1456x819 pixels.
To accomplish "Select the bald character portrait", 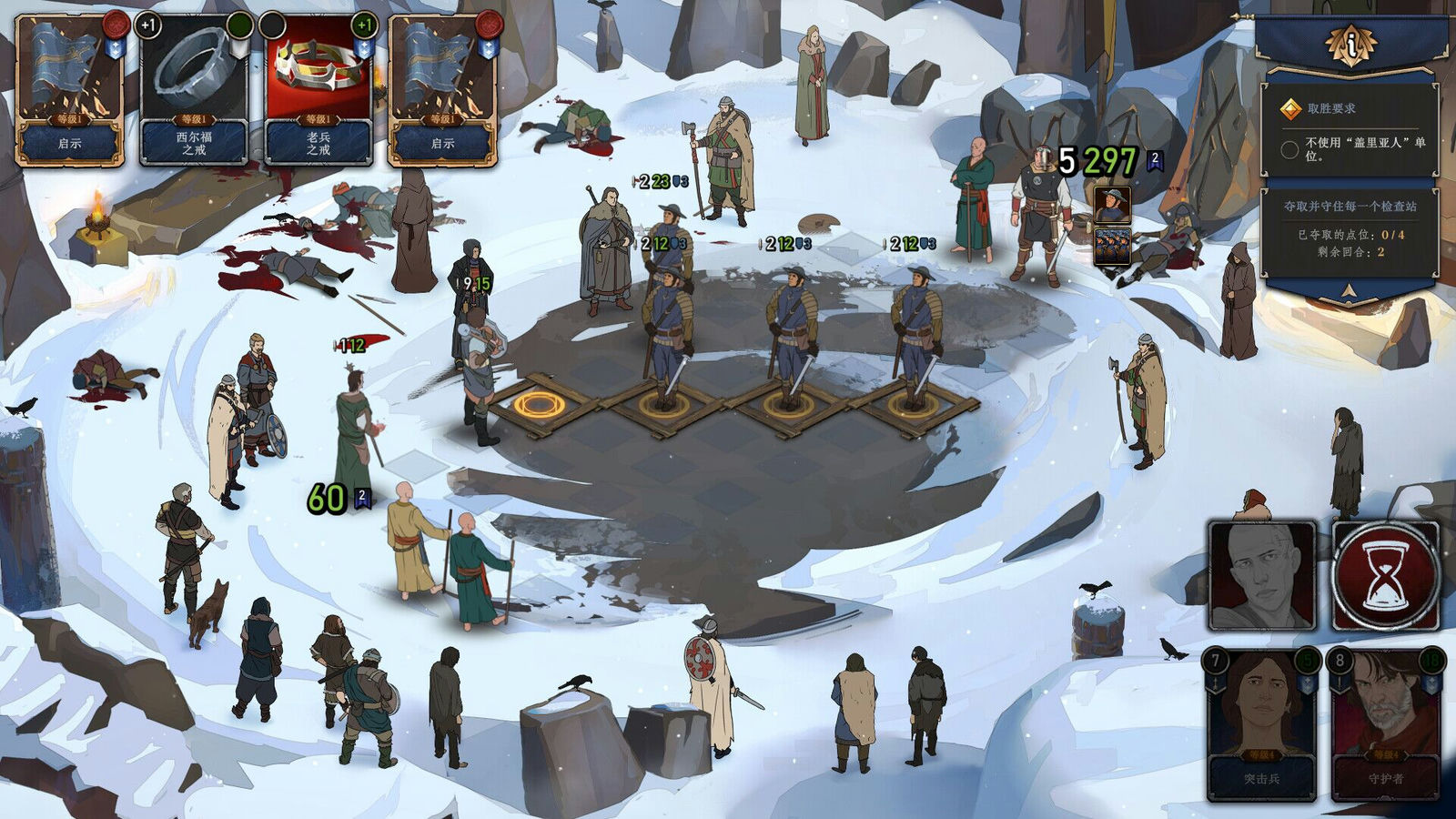I will [1262, 576].
